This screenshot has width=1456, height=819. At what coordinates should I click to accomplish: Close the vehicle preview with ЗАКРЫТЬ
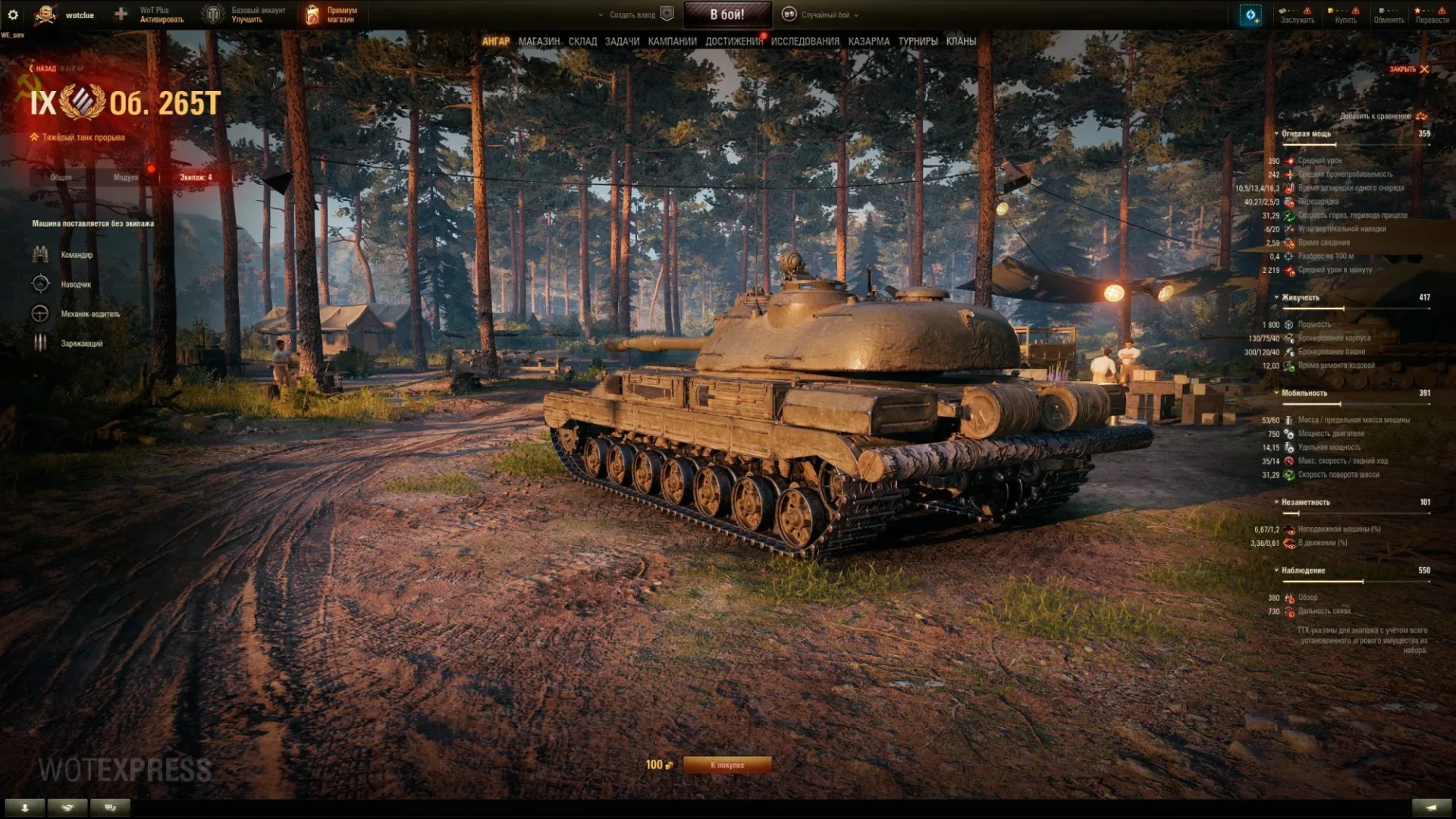click(x=1408, y=69)
